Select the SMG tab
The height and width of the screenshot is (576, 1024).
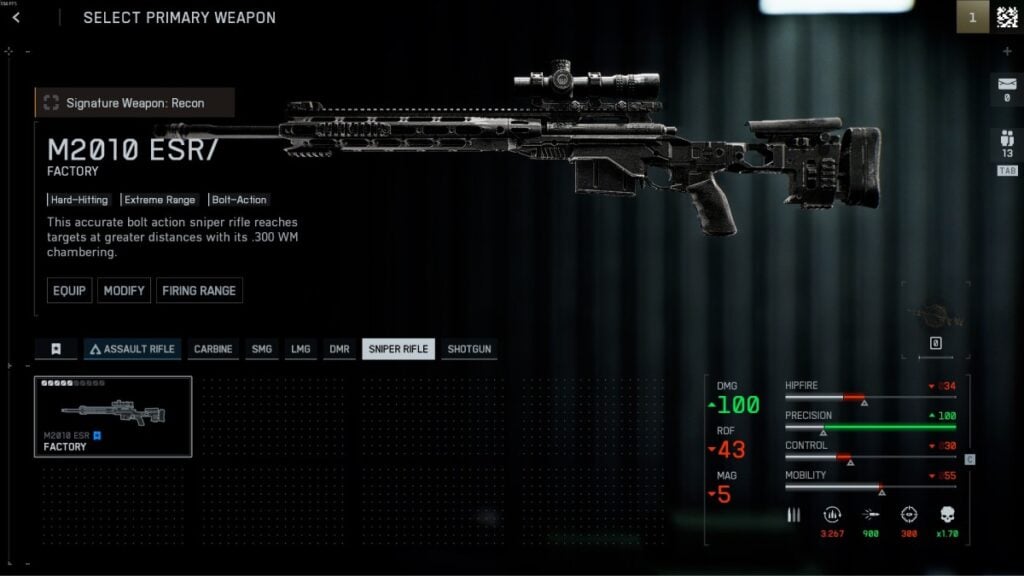pos(262,349)
